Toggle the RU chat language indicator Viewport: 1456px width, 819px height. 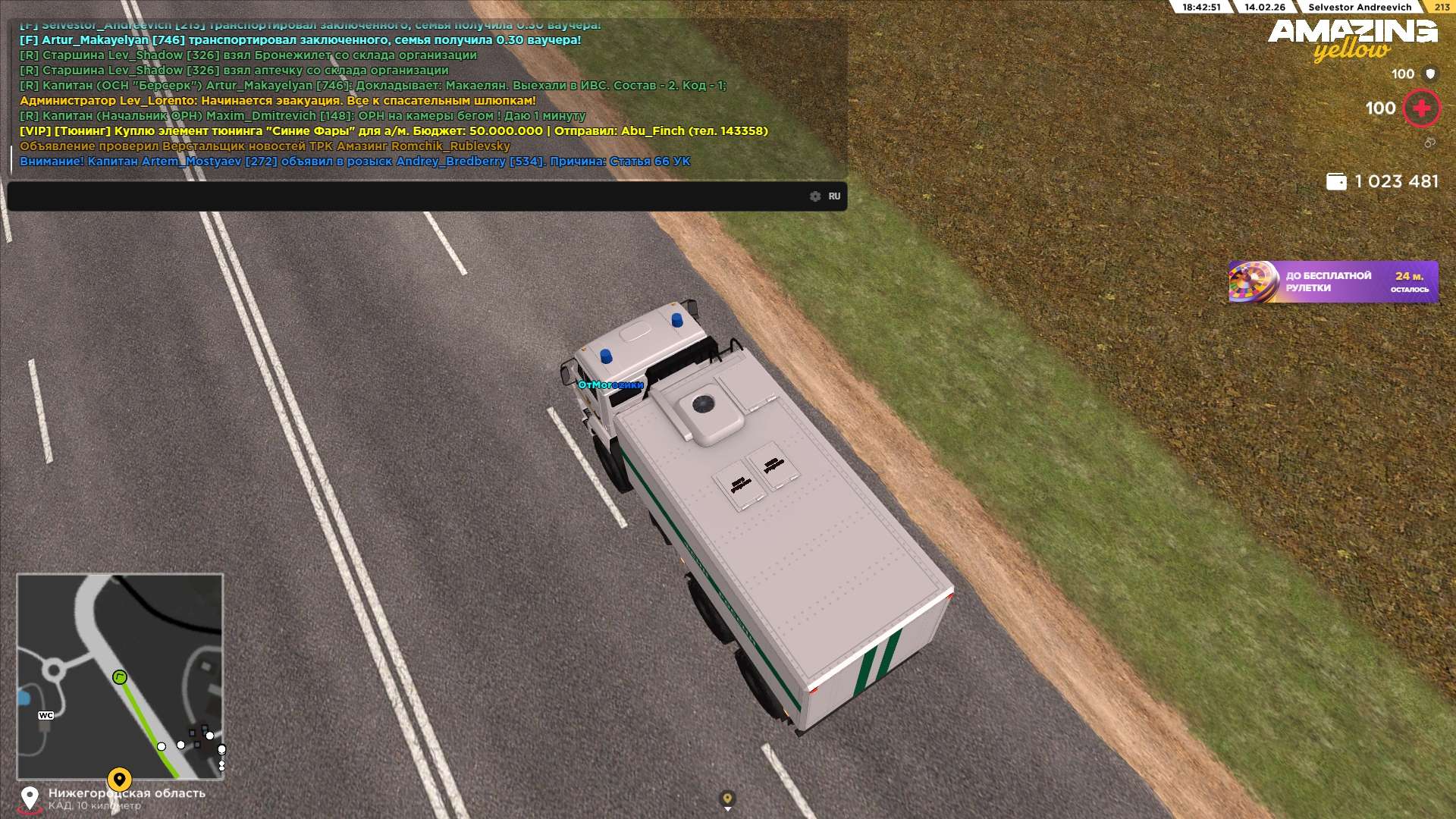click(x=834, y=196)
